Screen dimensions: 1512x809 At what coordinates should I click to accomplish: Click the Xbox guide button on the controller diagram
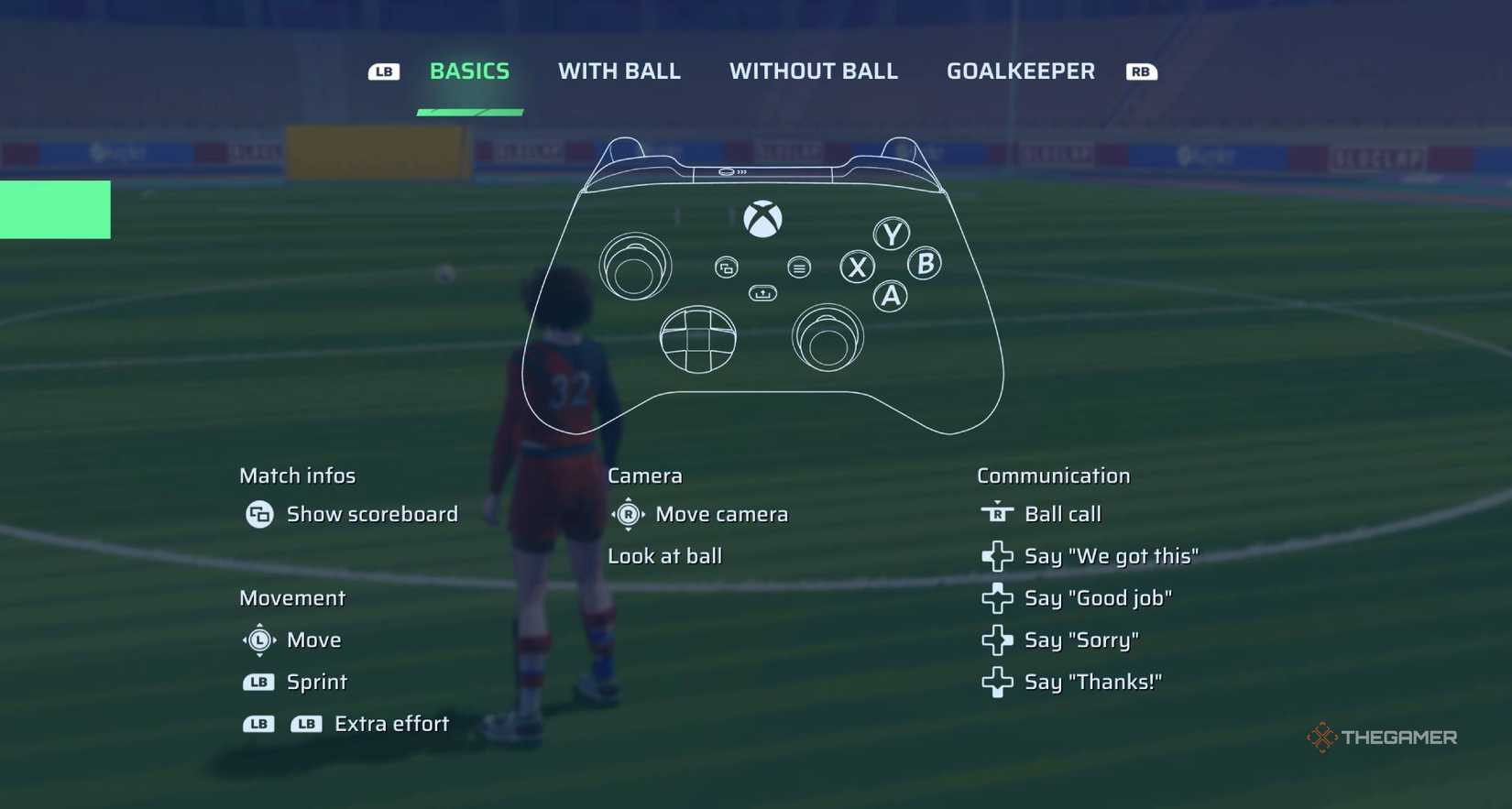point(764,218)
